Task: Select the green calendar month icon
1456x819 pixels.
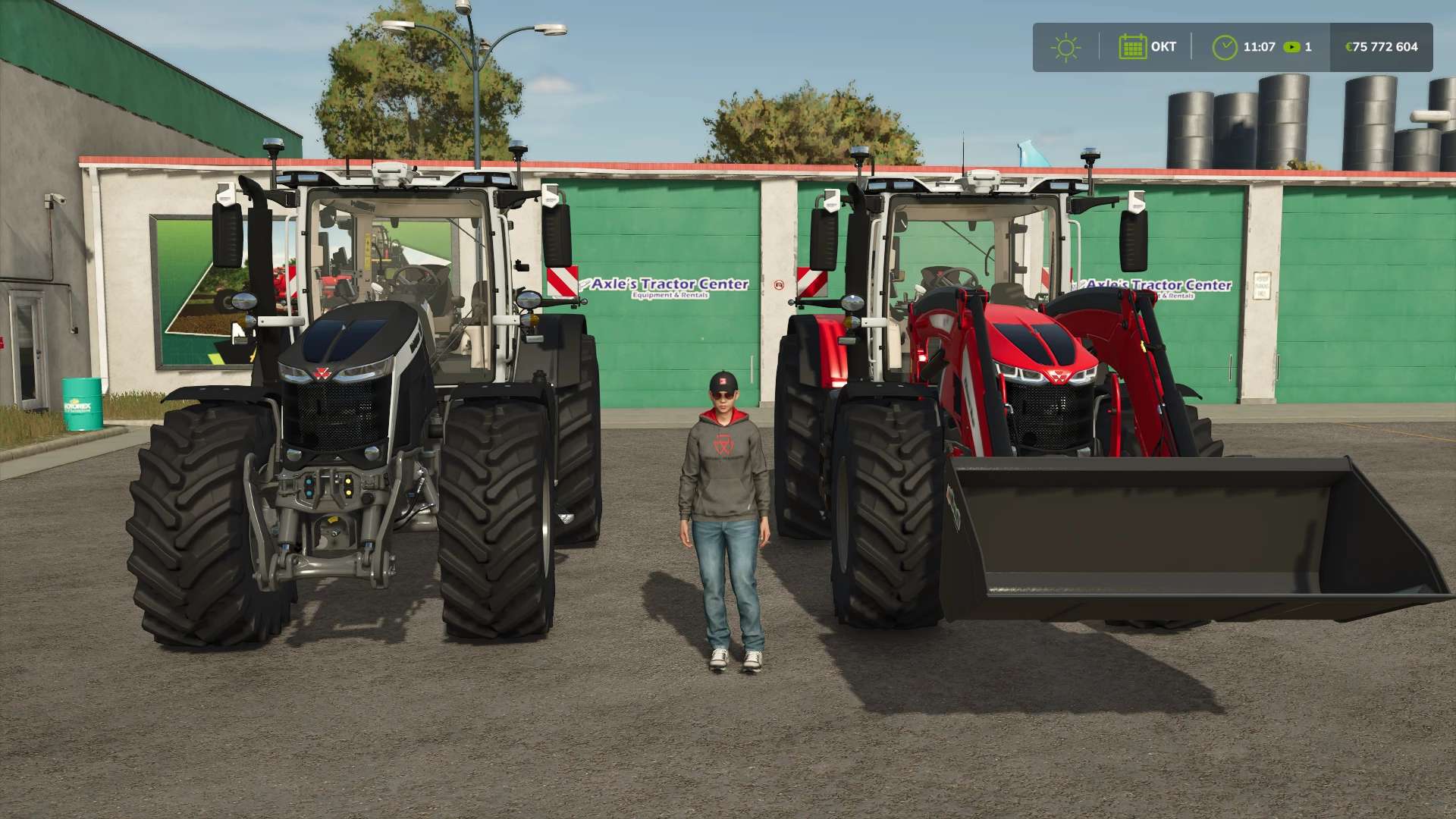Action: click(1132, 47)
